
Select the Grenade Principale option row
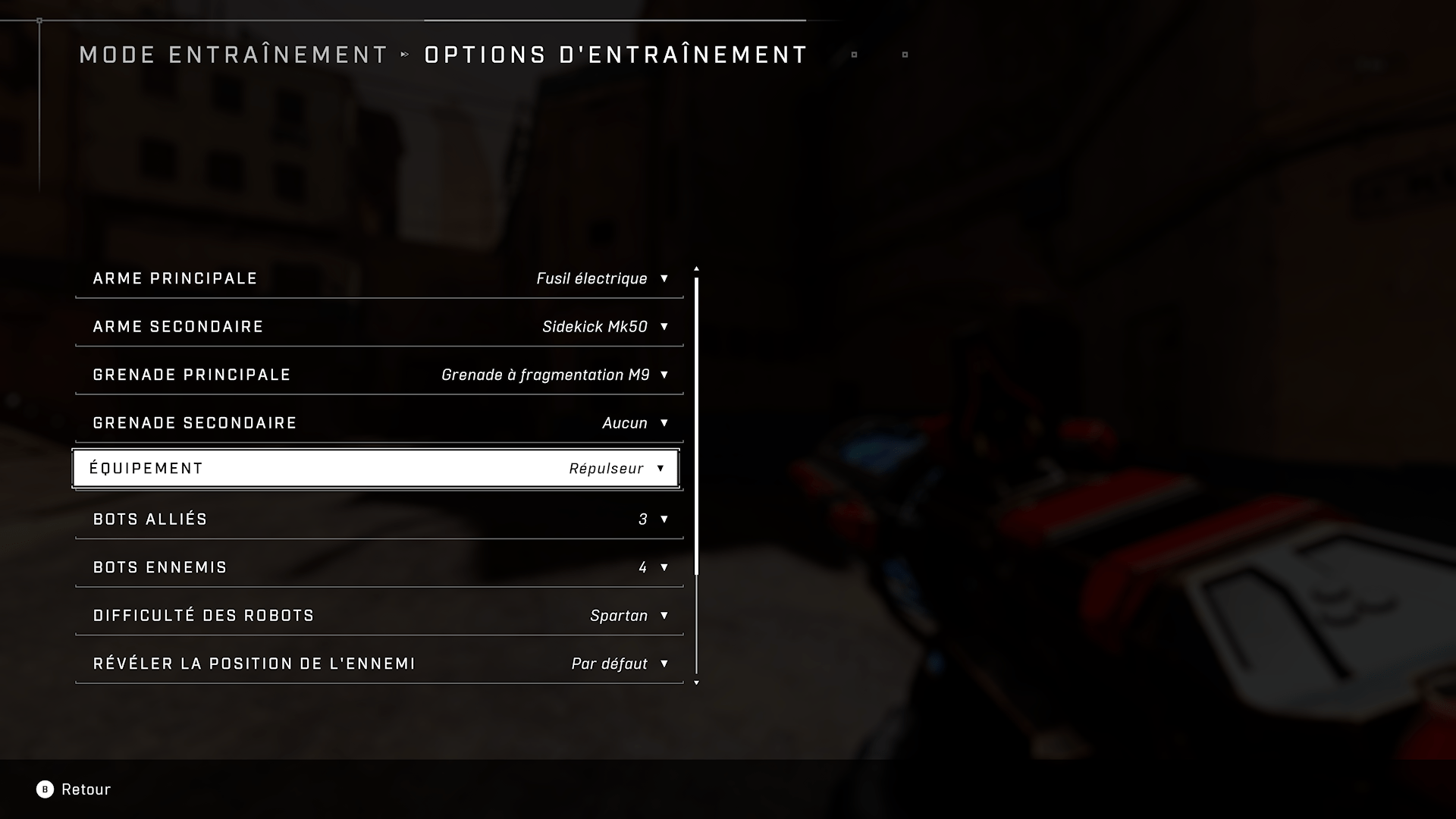coord(379,375)
